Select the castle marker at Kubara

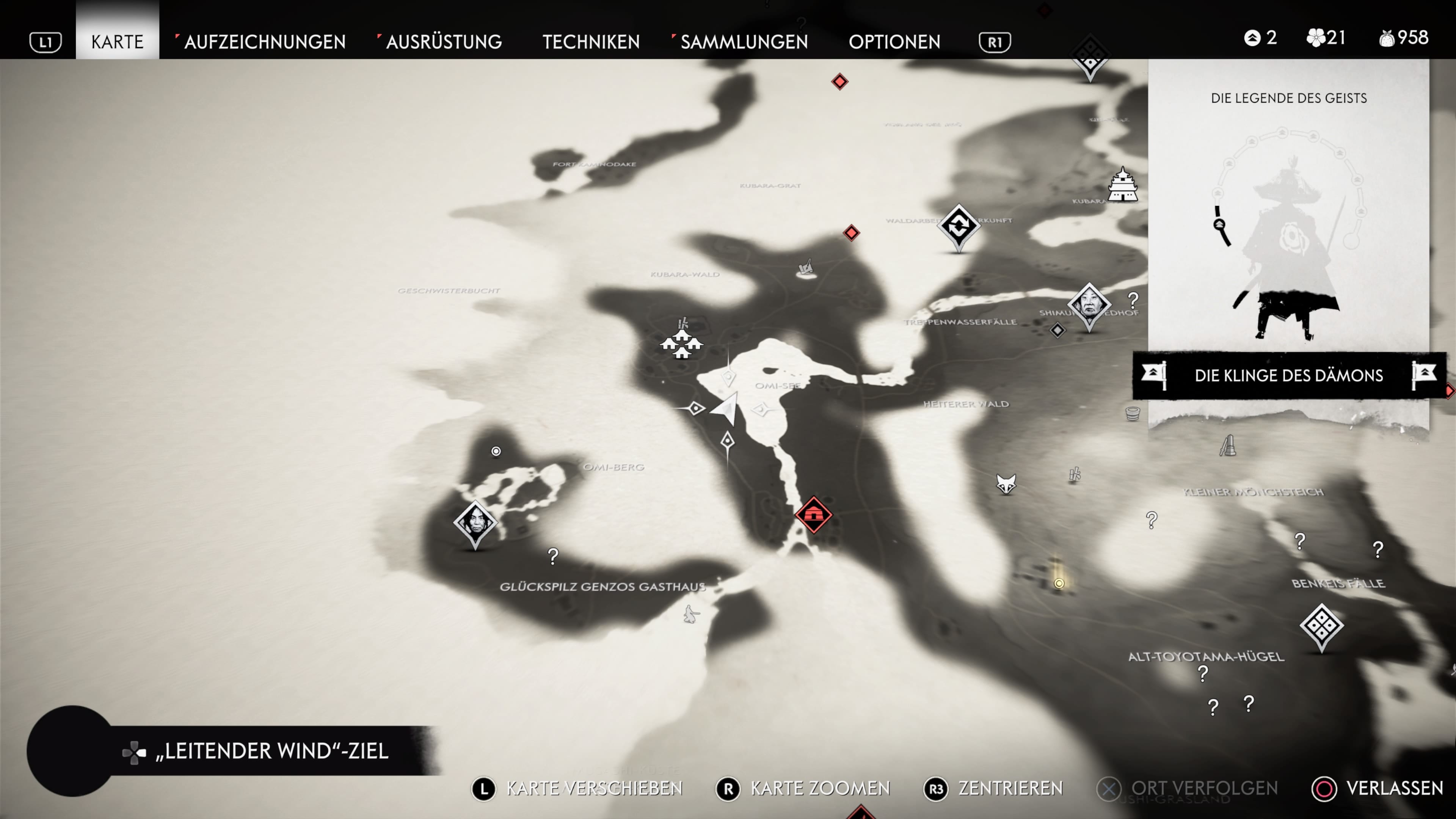[1122, 184]
